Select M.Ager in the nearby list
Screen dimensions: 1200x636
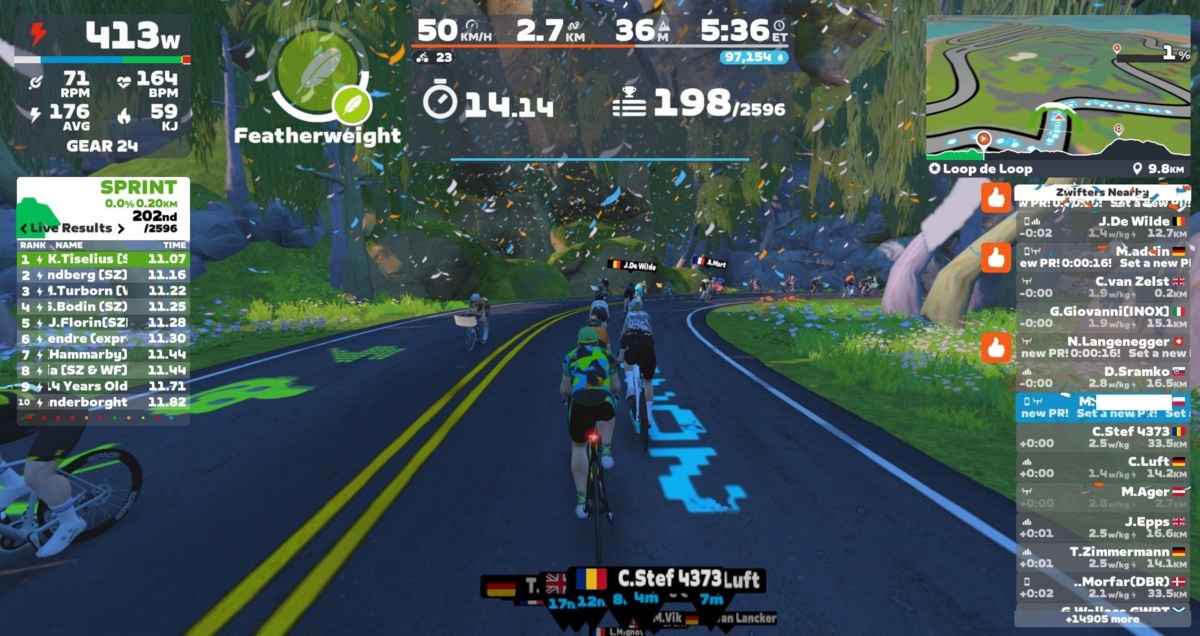pos(1102,497)
